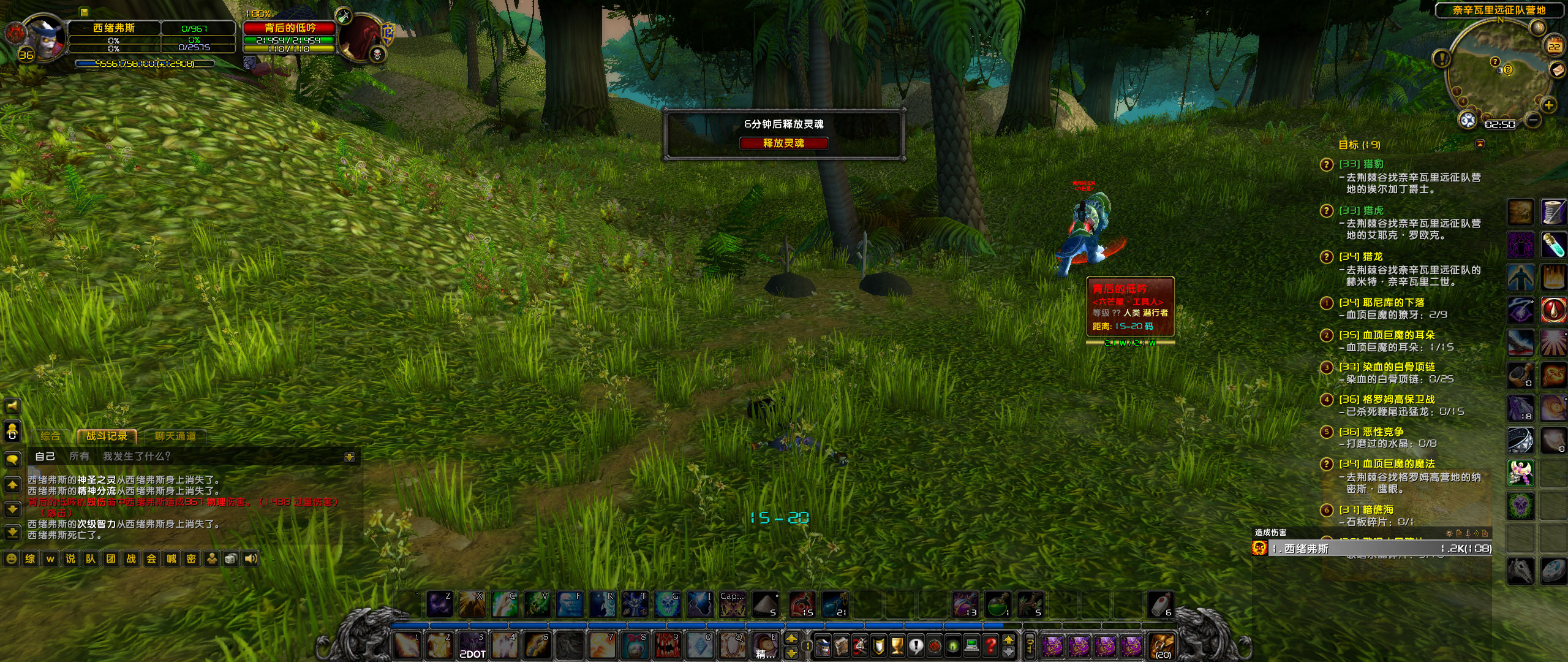The height and width of the screenshot is (662, 1568).
Task: Click the 释放灵魂 release spirit button
Action: pyautogui.click(x=784, y=143)
